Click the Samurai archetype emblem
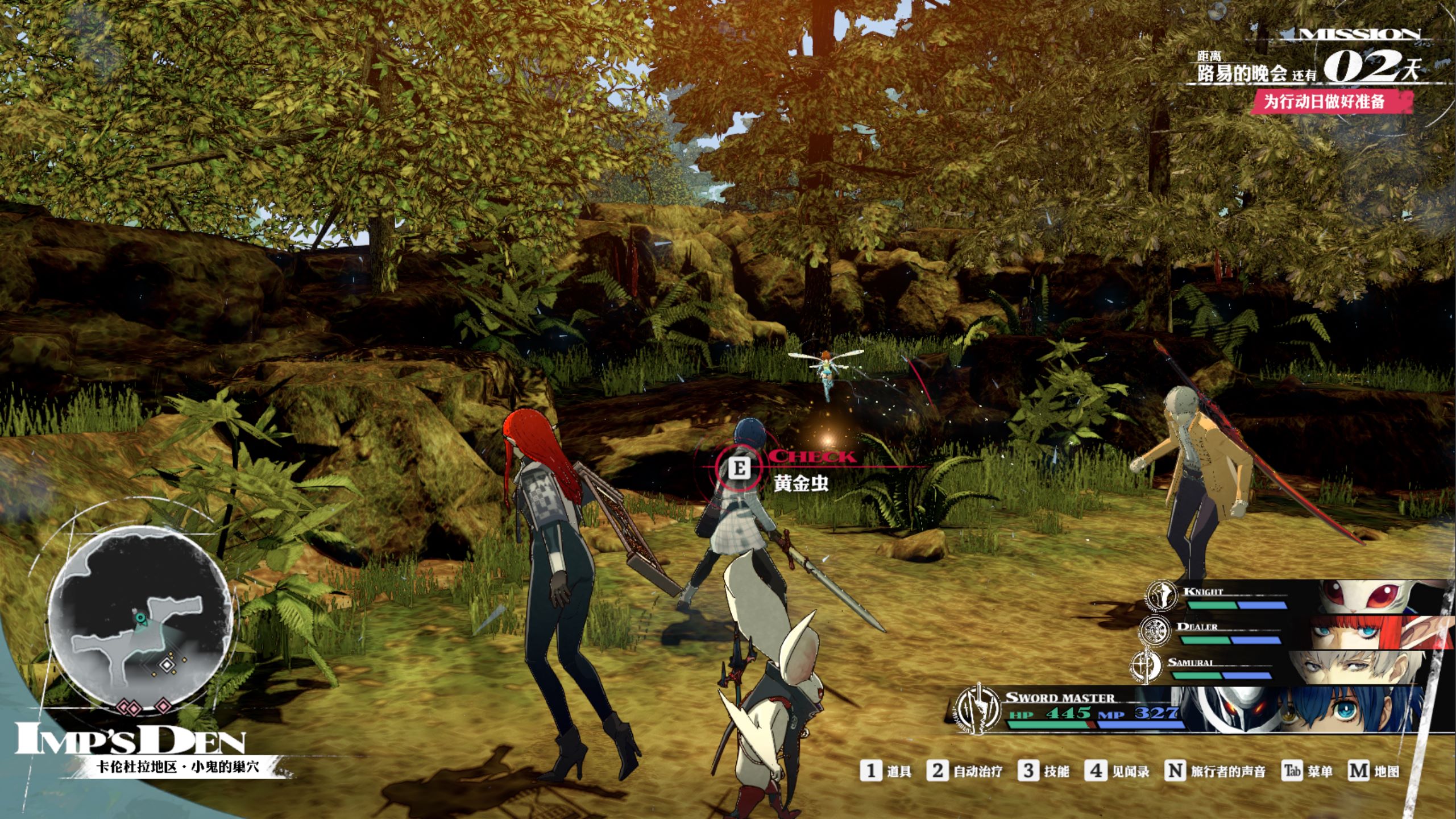Image resolution: width=1456 pixels, height=819 pixels. 1146,665
